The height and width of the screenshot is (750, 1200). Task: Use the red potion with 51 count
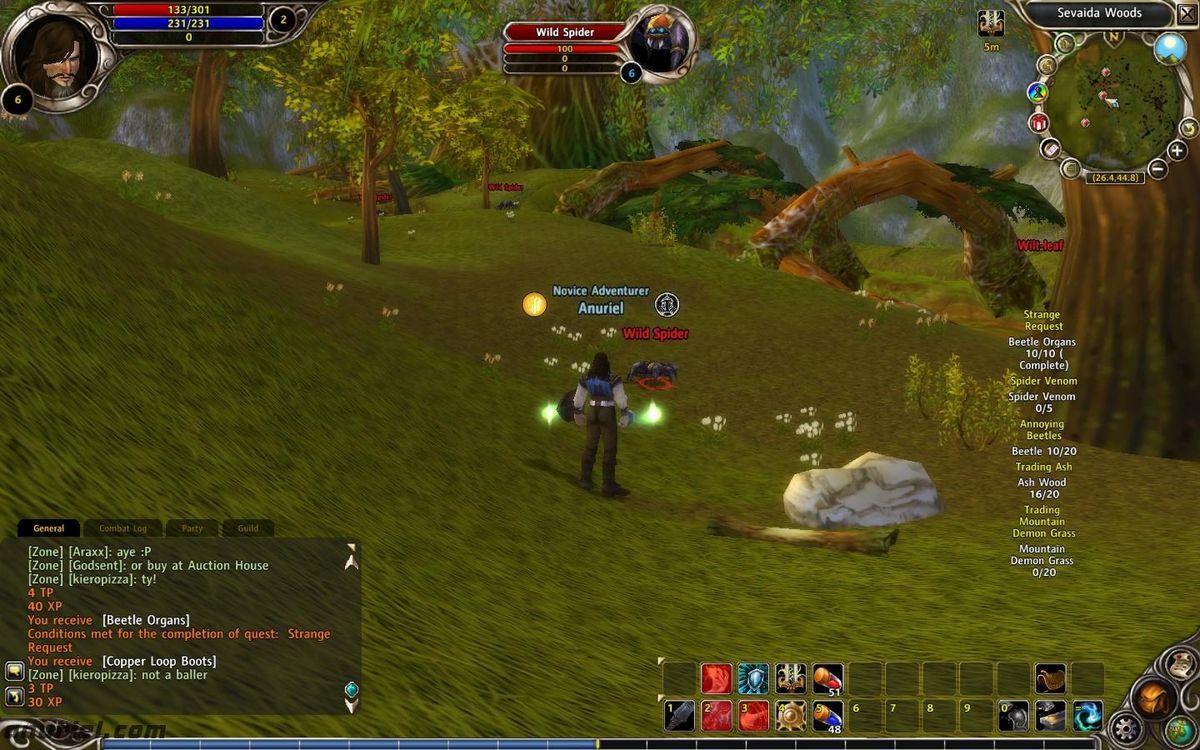pyautogui.click(x=828, y=679)
